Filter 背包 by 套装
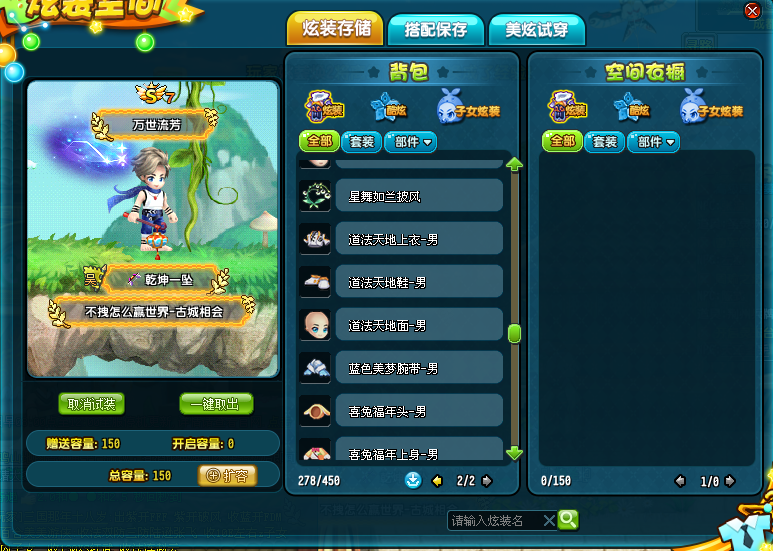This screenshot has height=551, width=773. click(x=361, y=142)
